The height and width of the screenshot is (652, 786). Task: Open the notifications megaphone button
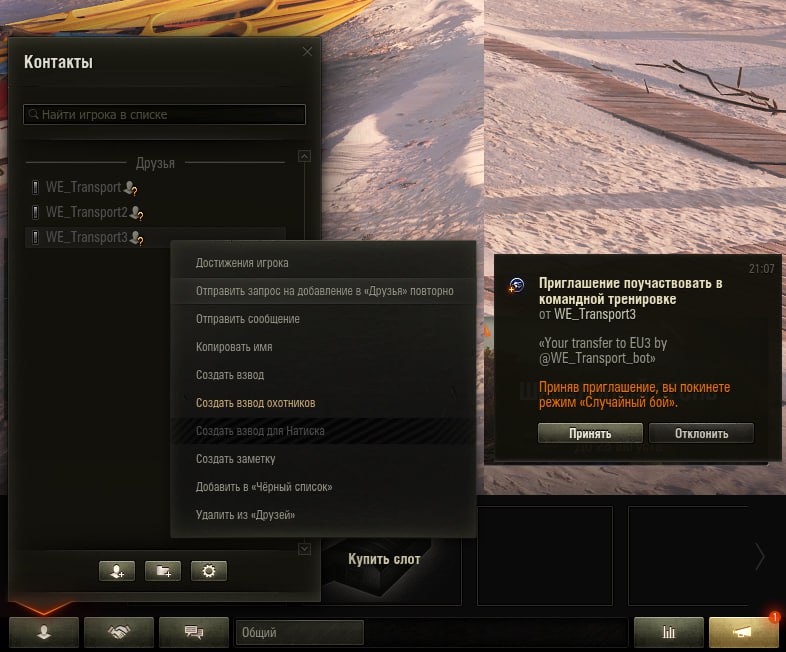click(743, 632)
